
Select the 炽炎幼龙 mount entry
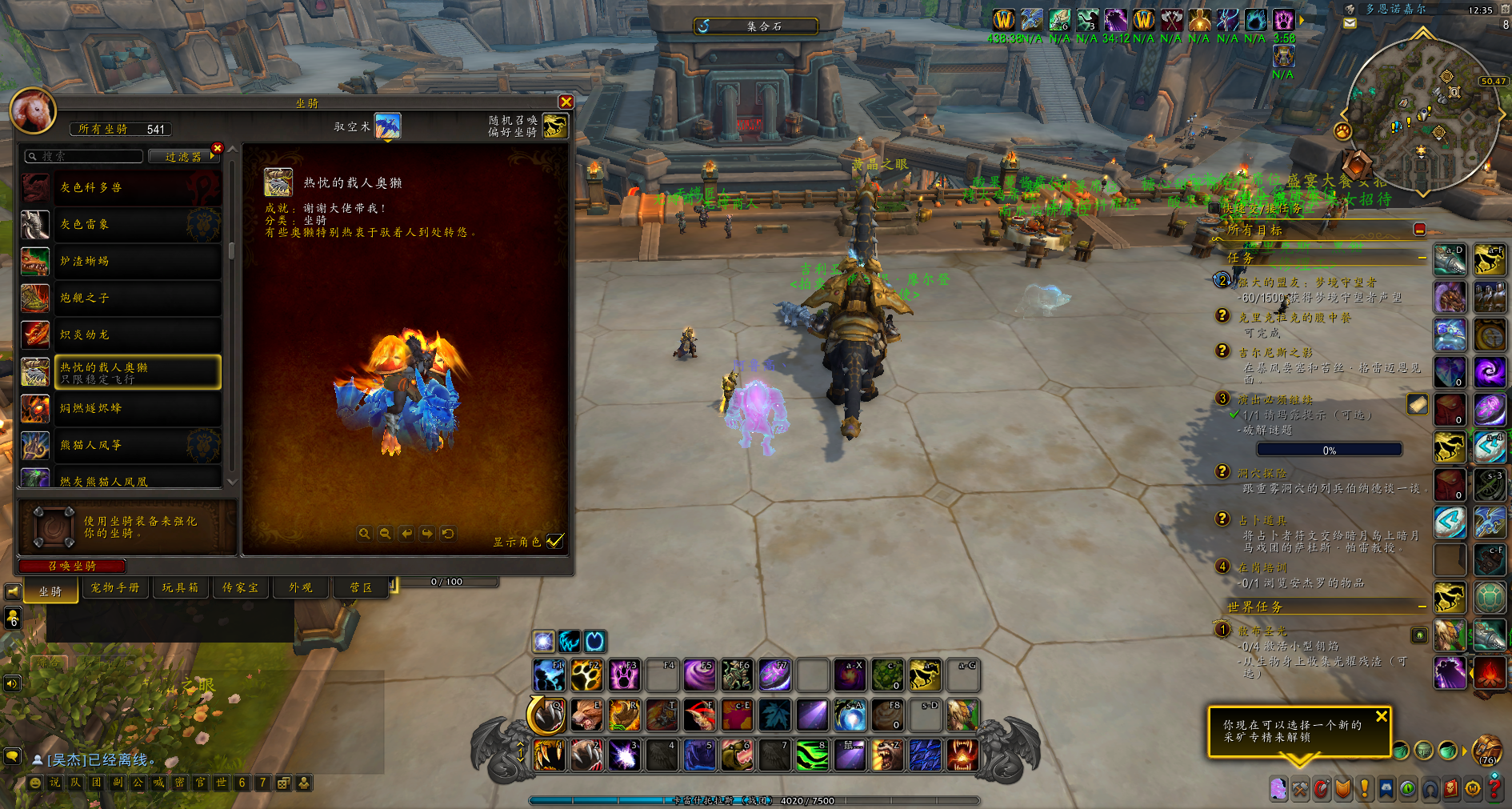pyautogui.click(x=136, y=334)
